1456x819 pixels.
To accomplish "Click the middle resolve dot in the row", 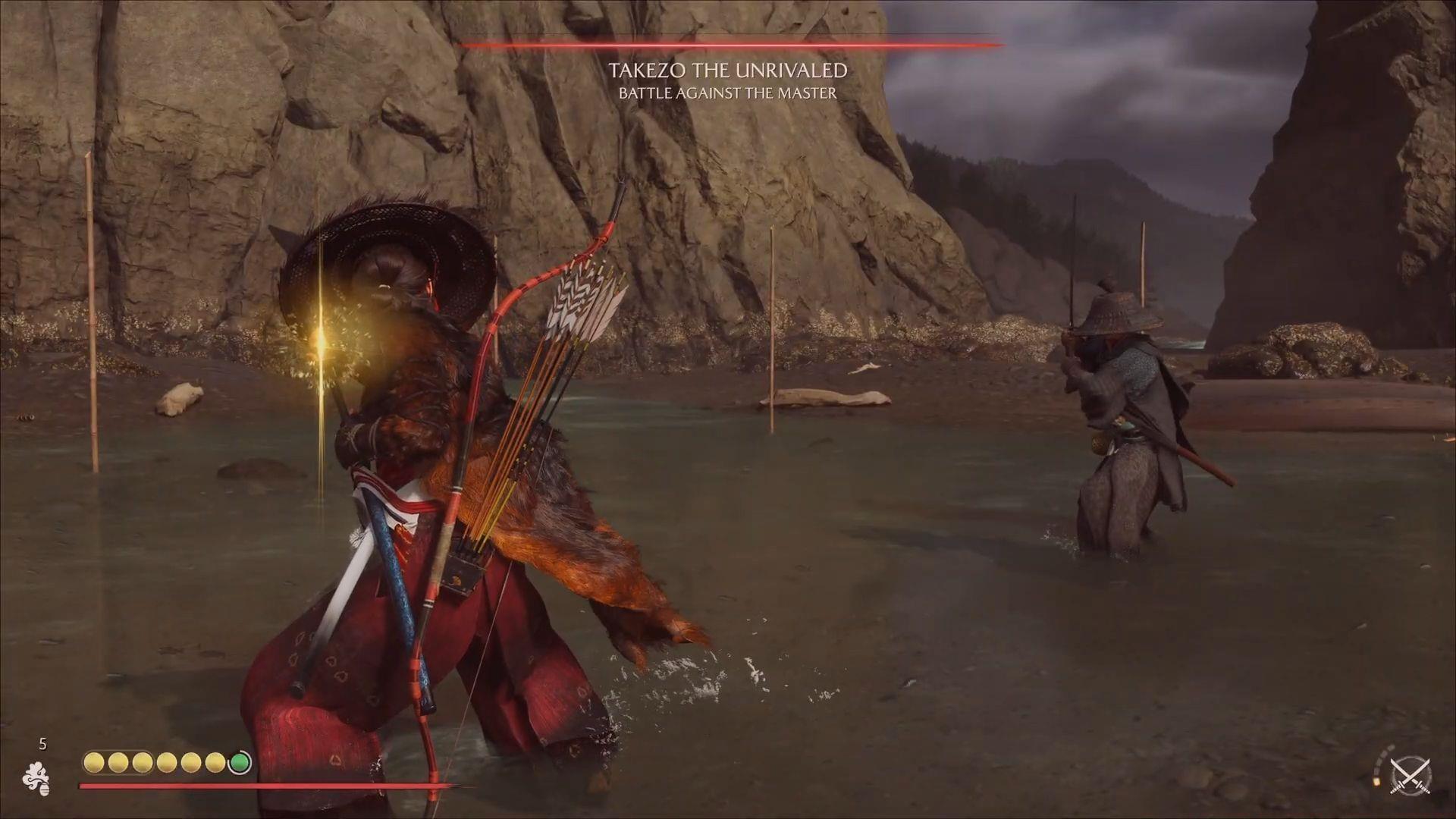I will (167, 761).
